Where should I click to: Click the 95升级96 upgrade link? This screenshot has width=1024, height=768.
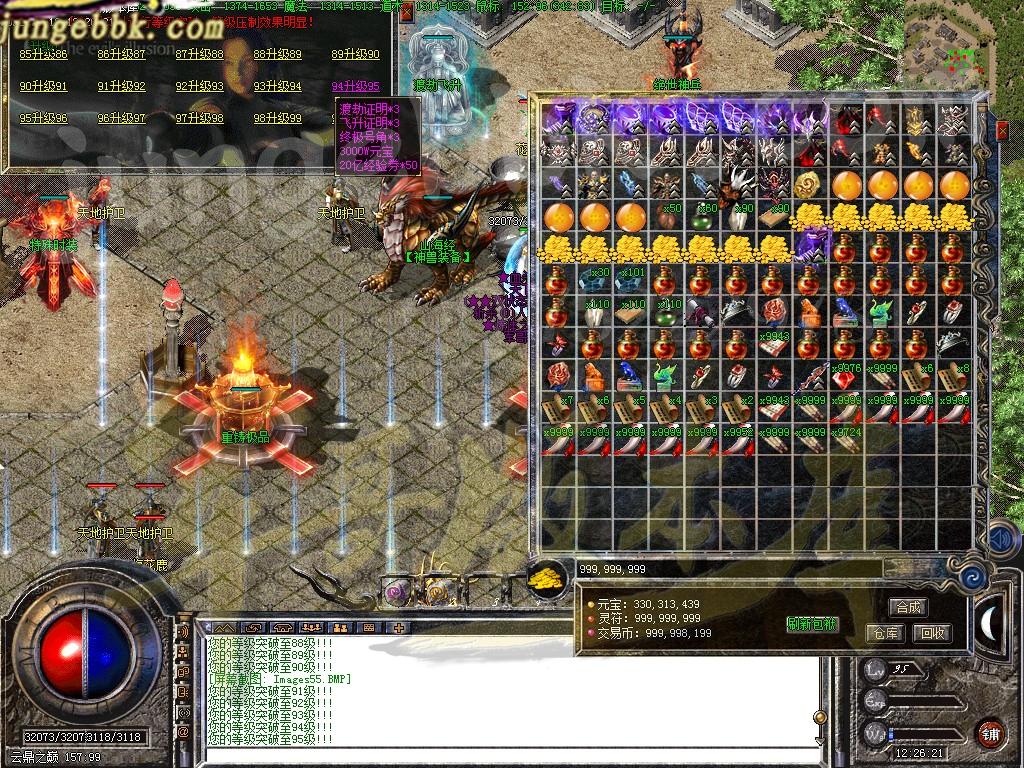tap(44, 118)
